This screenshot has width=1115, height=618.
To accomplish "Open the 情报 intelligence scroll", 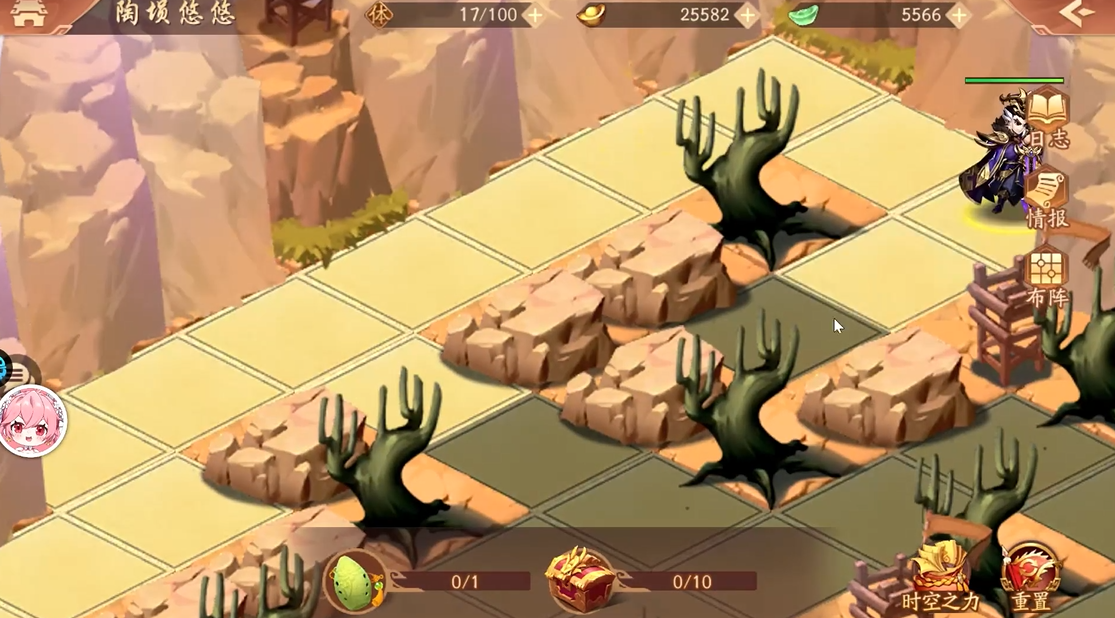I will click(1047, 199).
